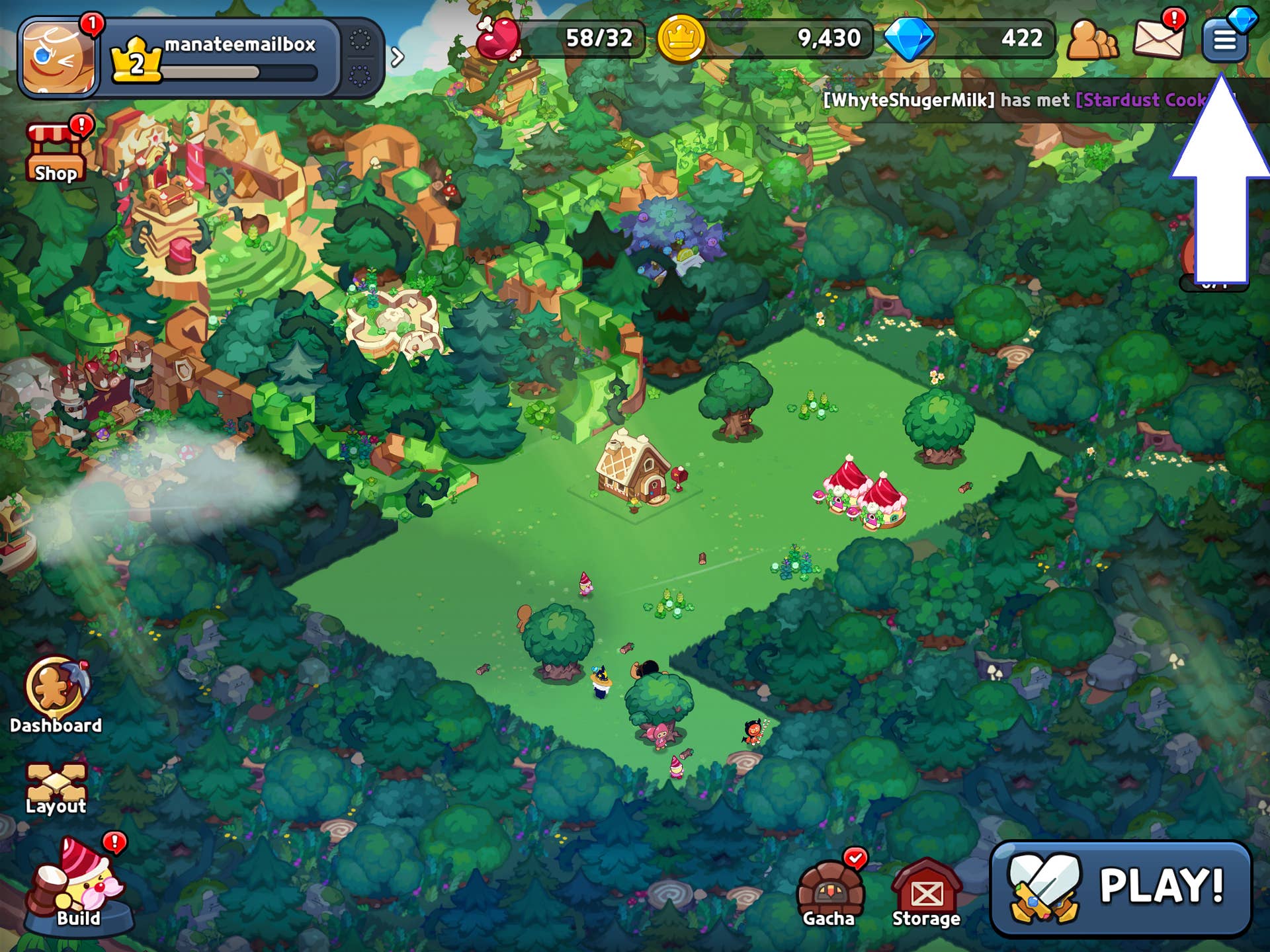The width and height of the screenshot is (1270, 952).
Task: Open the Shop stall
Action: (x=56, y=153)
